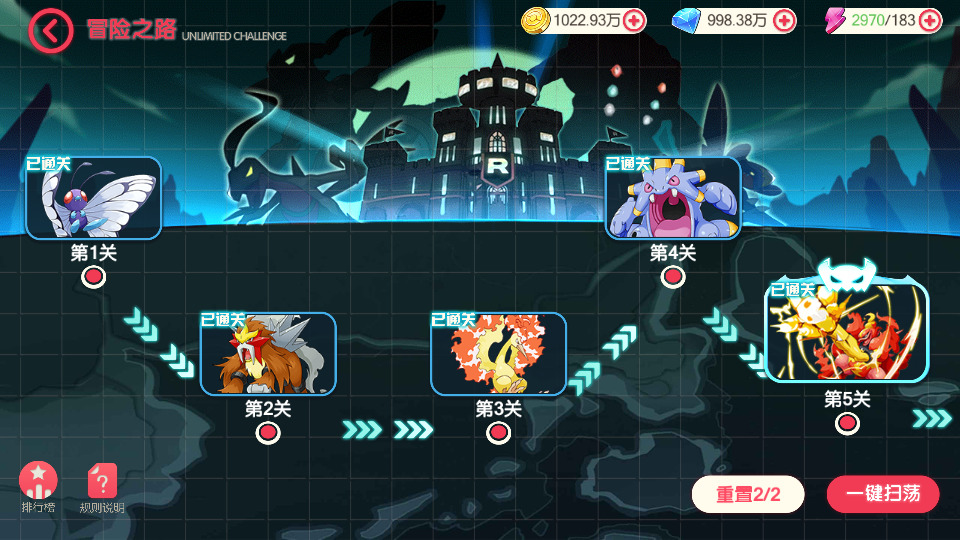The width and height of the screenshot is (960, 540).
Task: Open the 排行榜 ranking icon
Action: pos(38,482)
